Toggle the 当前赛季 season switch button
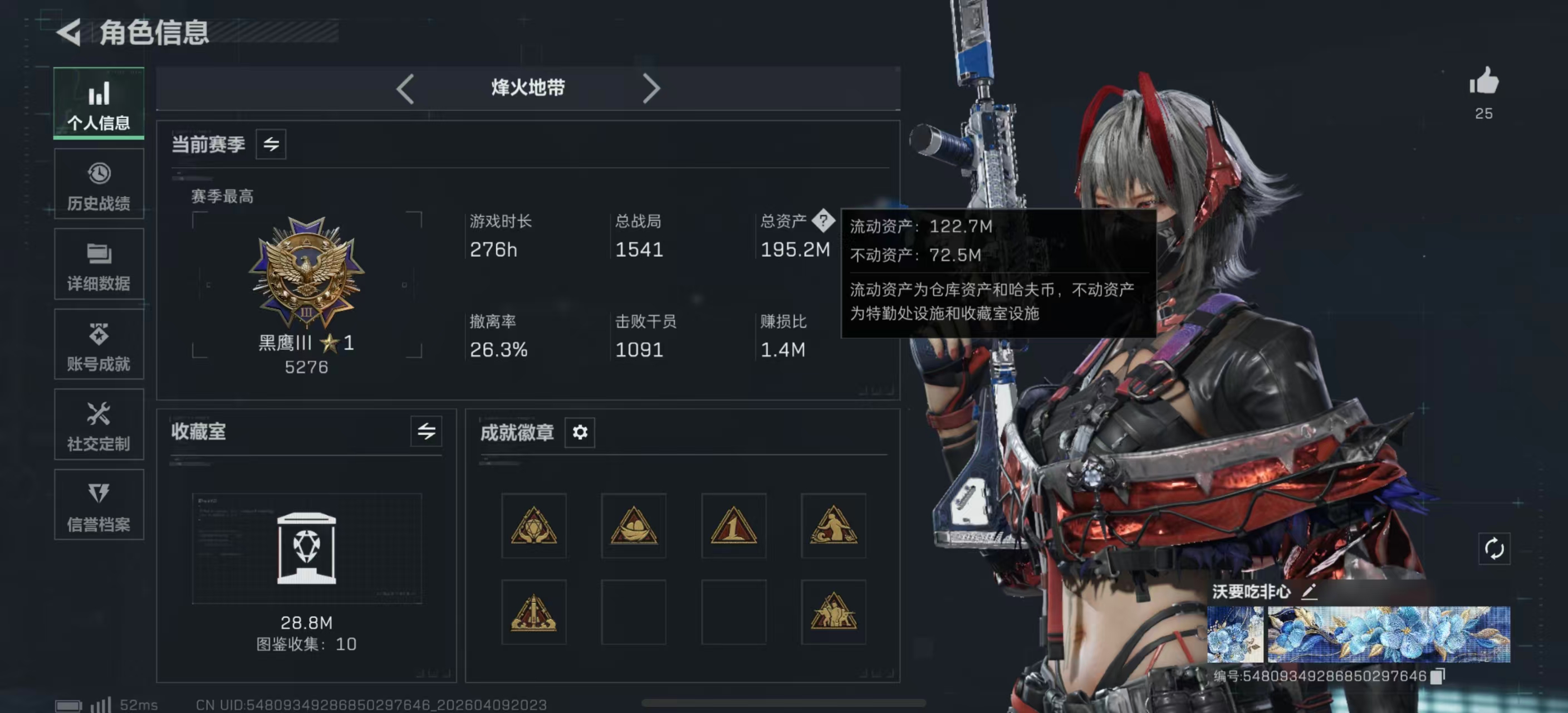The height and width of the screenshot is (713, 1568). 271,145
